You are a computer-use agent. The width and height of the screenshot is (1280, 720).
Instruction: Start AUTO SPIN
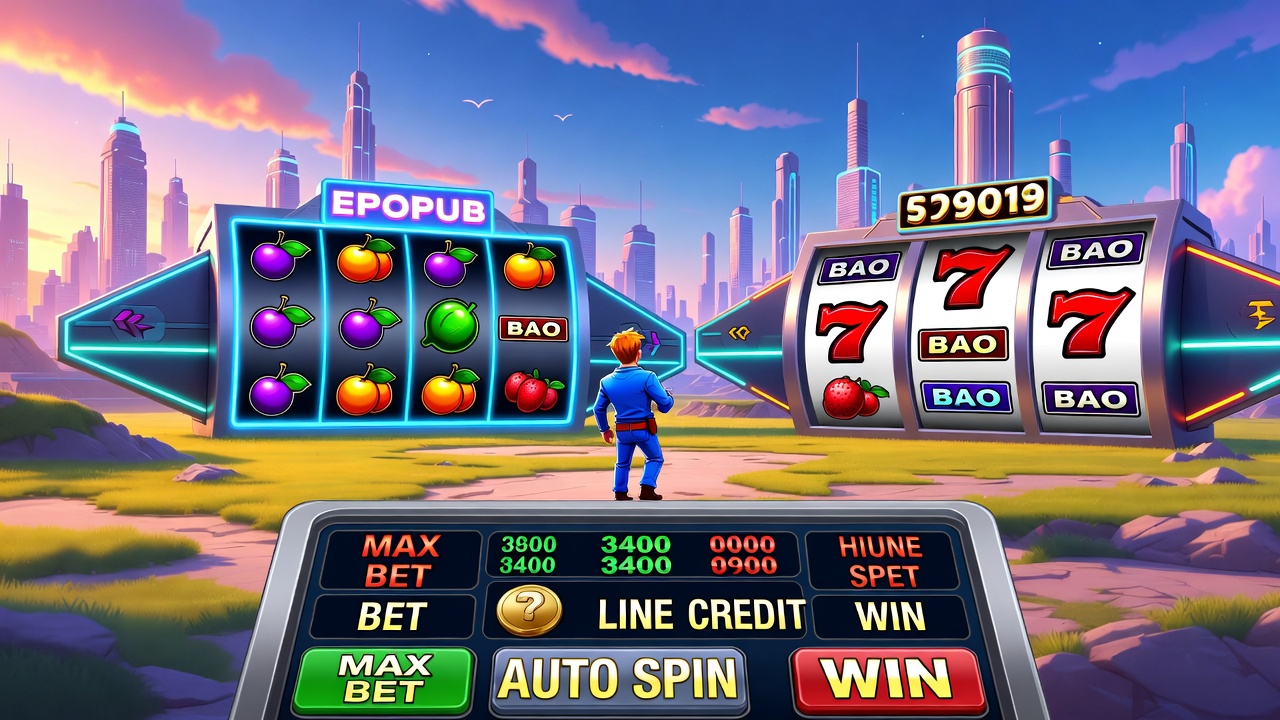[619, 679]
